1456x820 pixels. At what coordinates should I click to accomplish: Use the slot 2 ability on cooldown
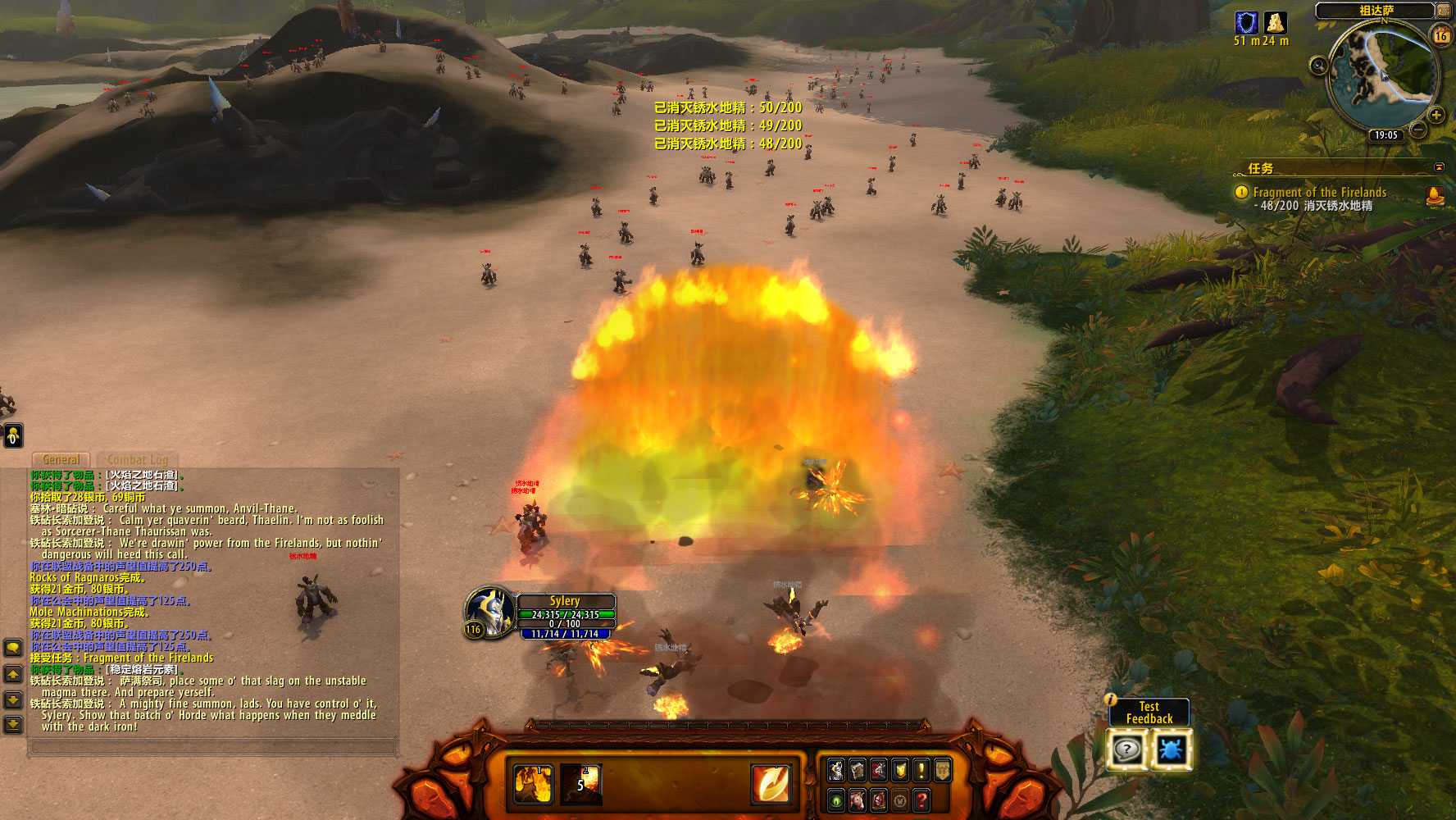pyautogui.click(x=581, y=783)
